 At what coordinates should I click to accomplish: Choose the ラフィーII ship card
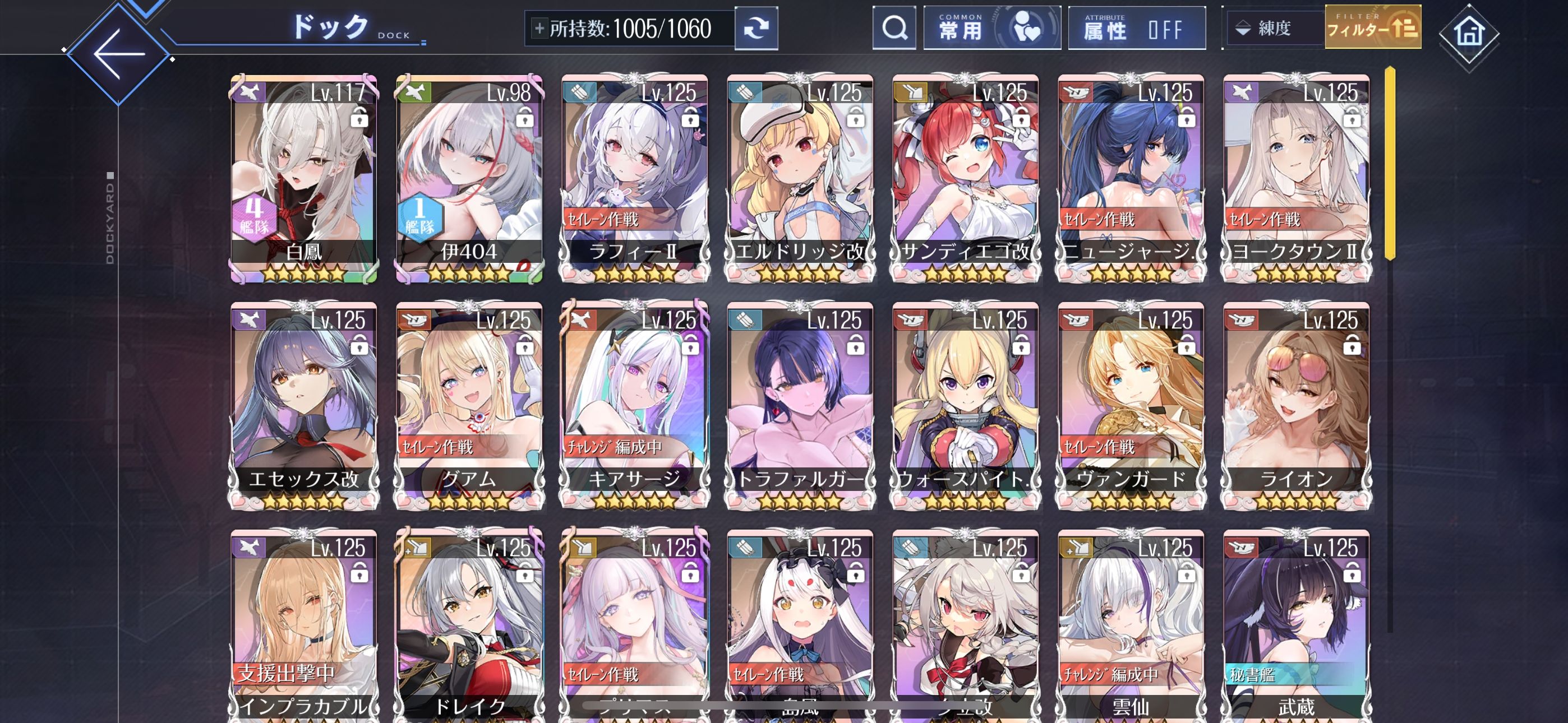[x=634, y=178]
